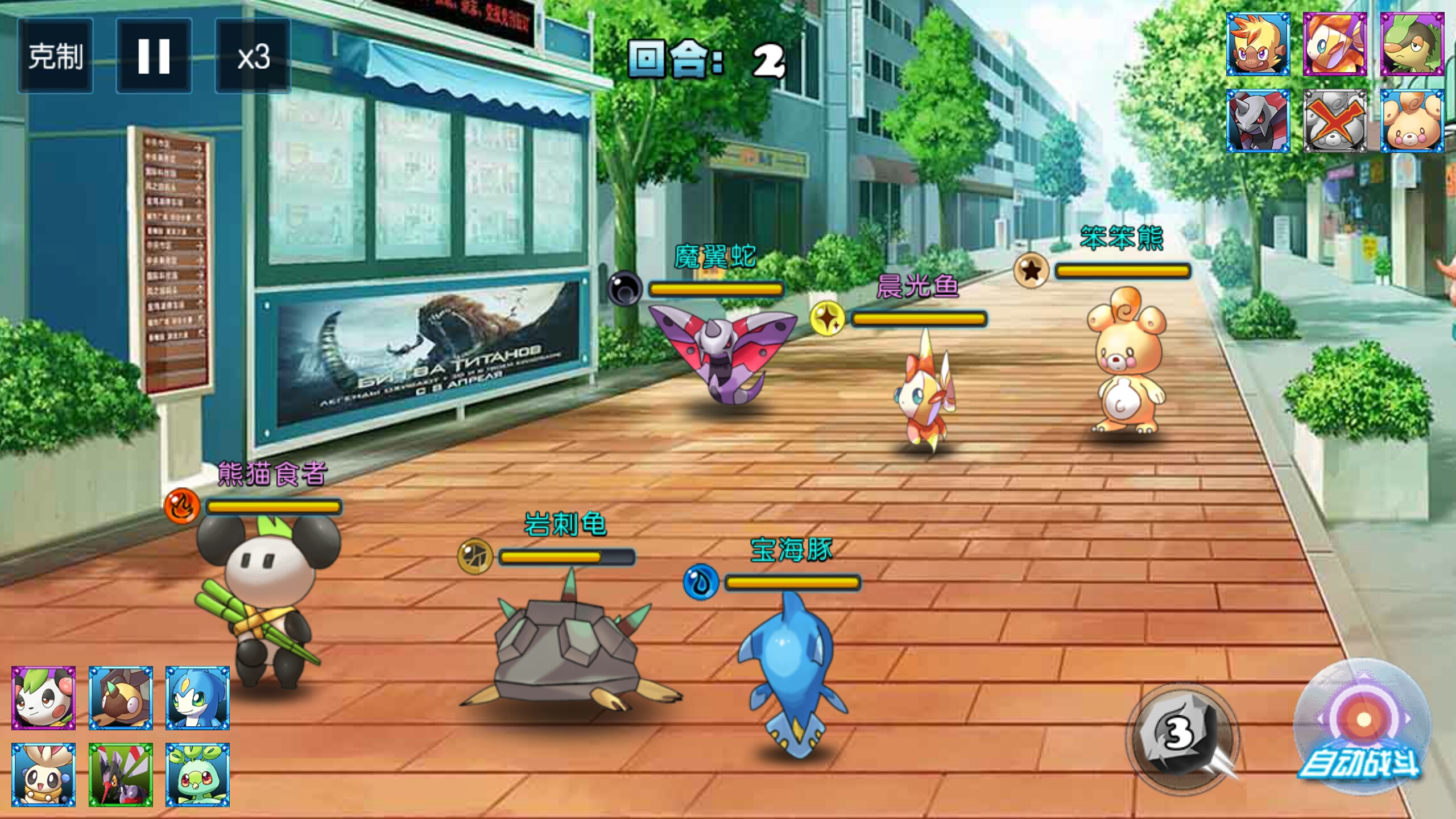Image resolution: width=1456 pixels, height=819 pixels.
Task: Inspect the enemy orange bear portrait
Action: (1412, 121)
